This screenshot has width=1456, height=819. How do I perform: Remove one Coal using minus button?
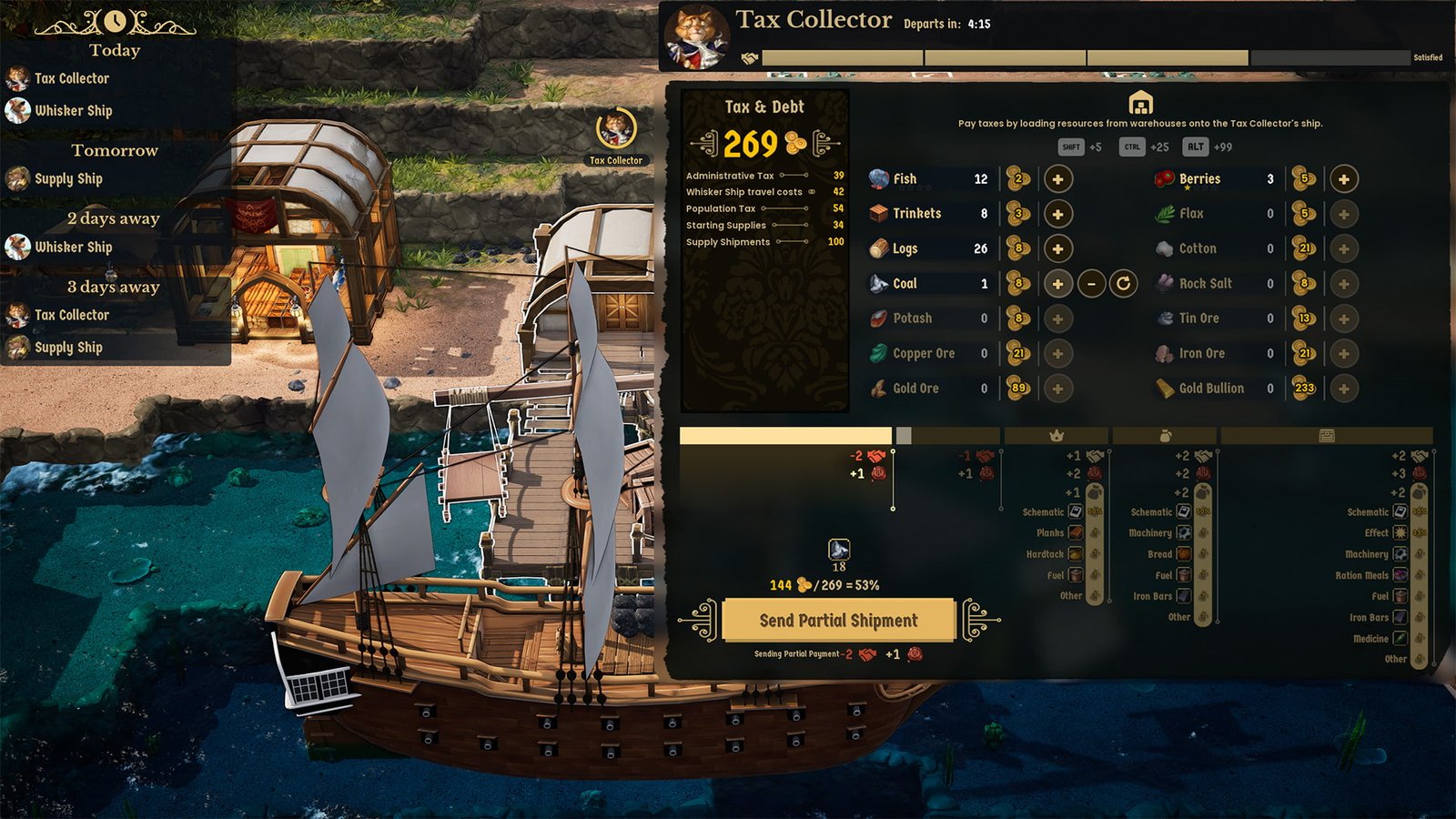pos(1091,284)
